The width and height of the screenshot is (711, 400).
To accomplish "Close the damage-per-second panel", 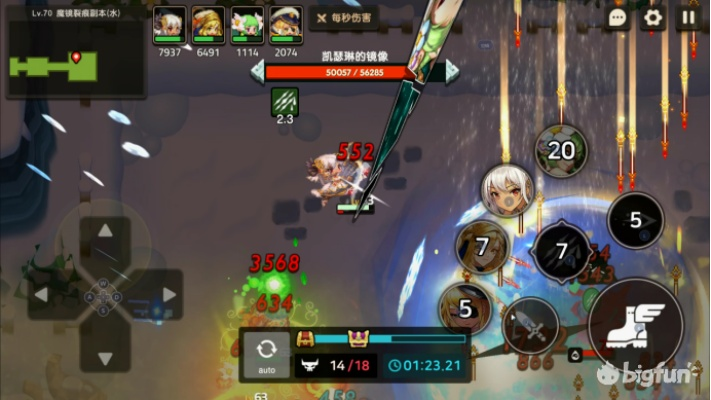I will pos(320,17).
